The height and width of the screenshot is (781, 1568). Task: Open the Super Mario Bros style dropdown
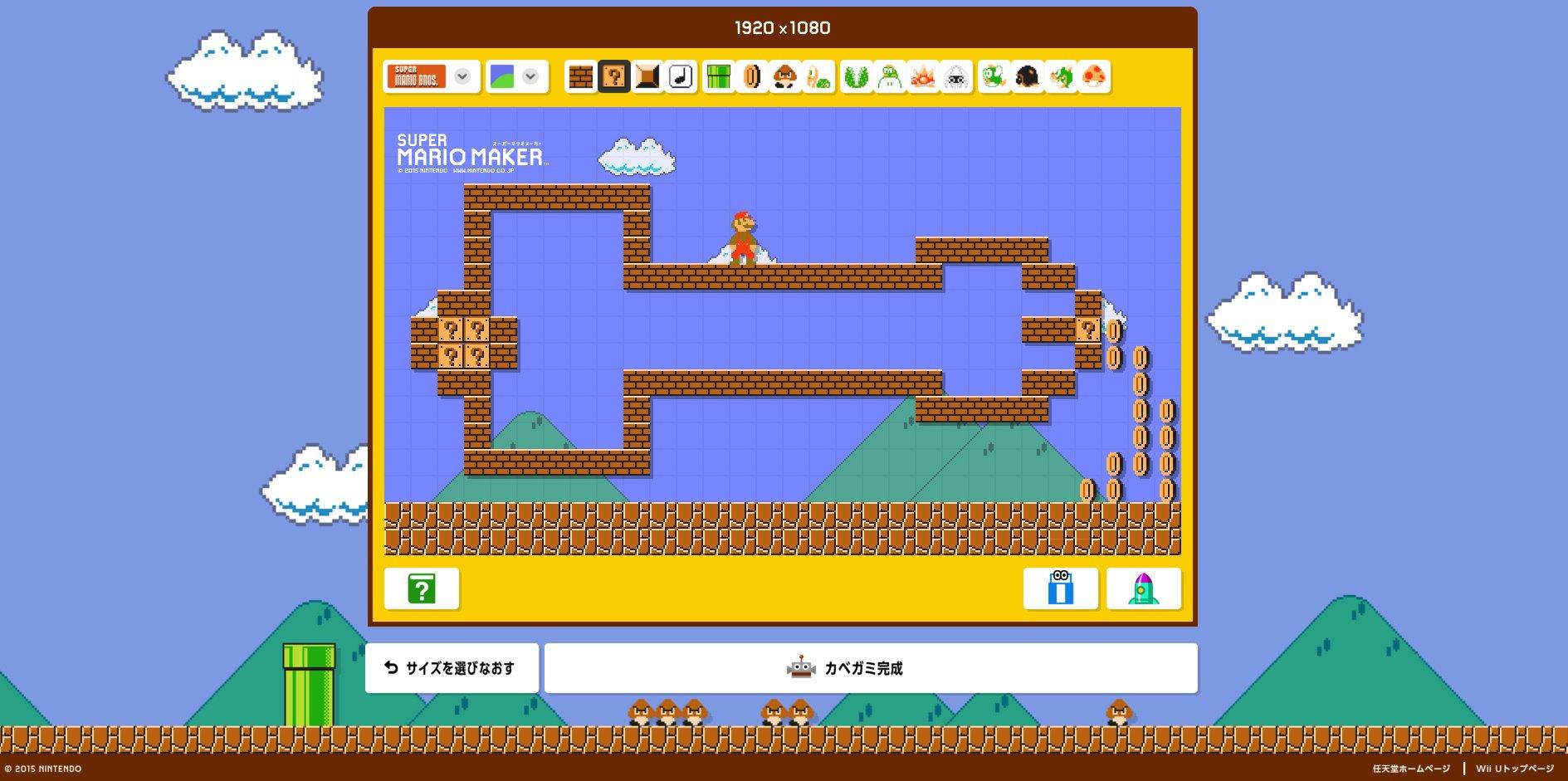(462, 77)
